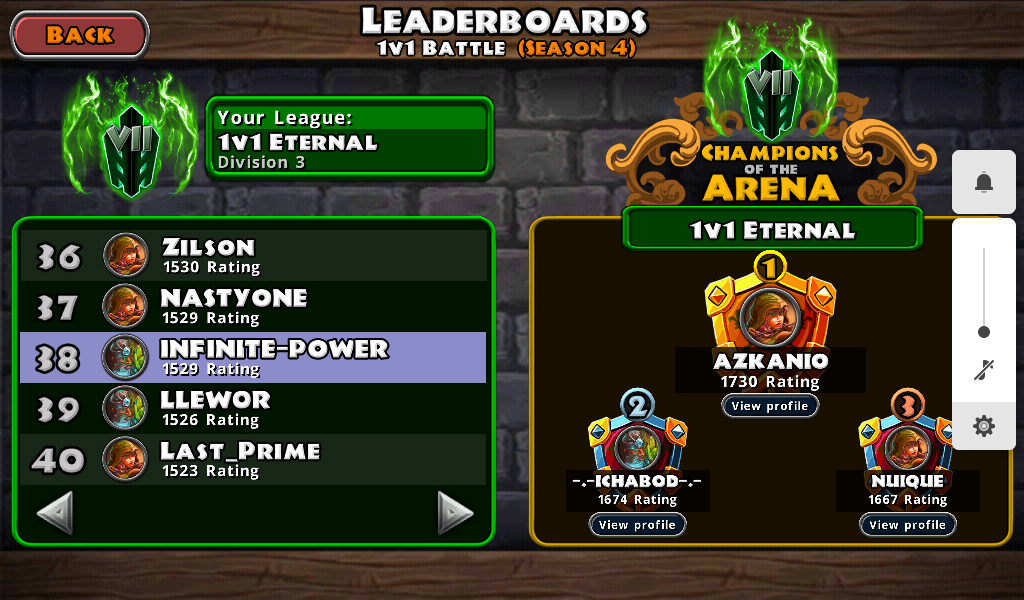Screen dimensions: 1024x600
Task: Toggle the mute icon below the slider
Action: [984, 371]
